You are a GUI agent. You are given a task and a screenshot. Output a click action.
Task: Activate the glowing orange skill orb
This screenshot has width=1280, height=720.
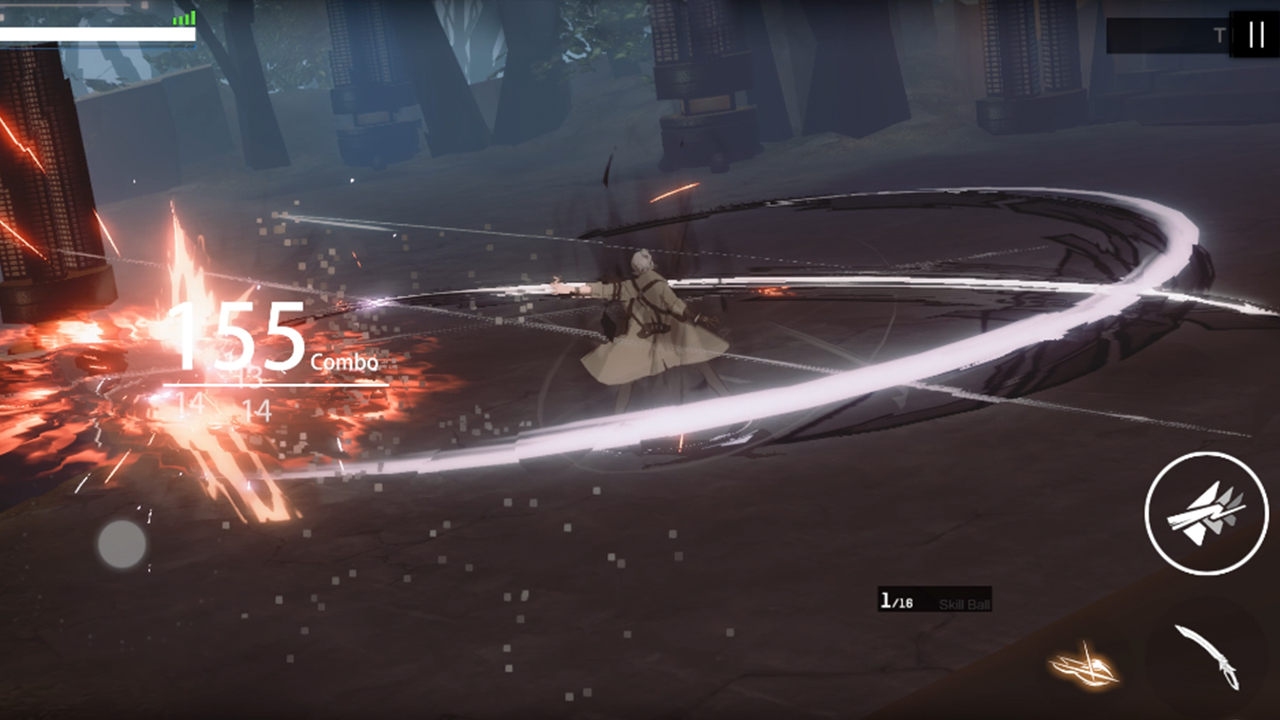1083,666
